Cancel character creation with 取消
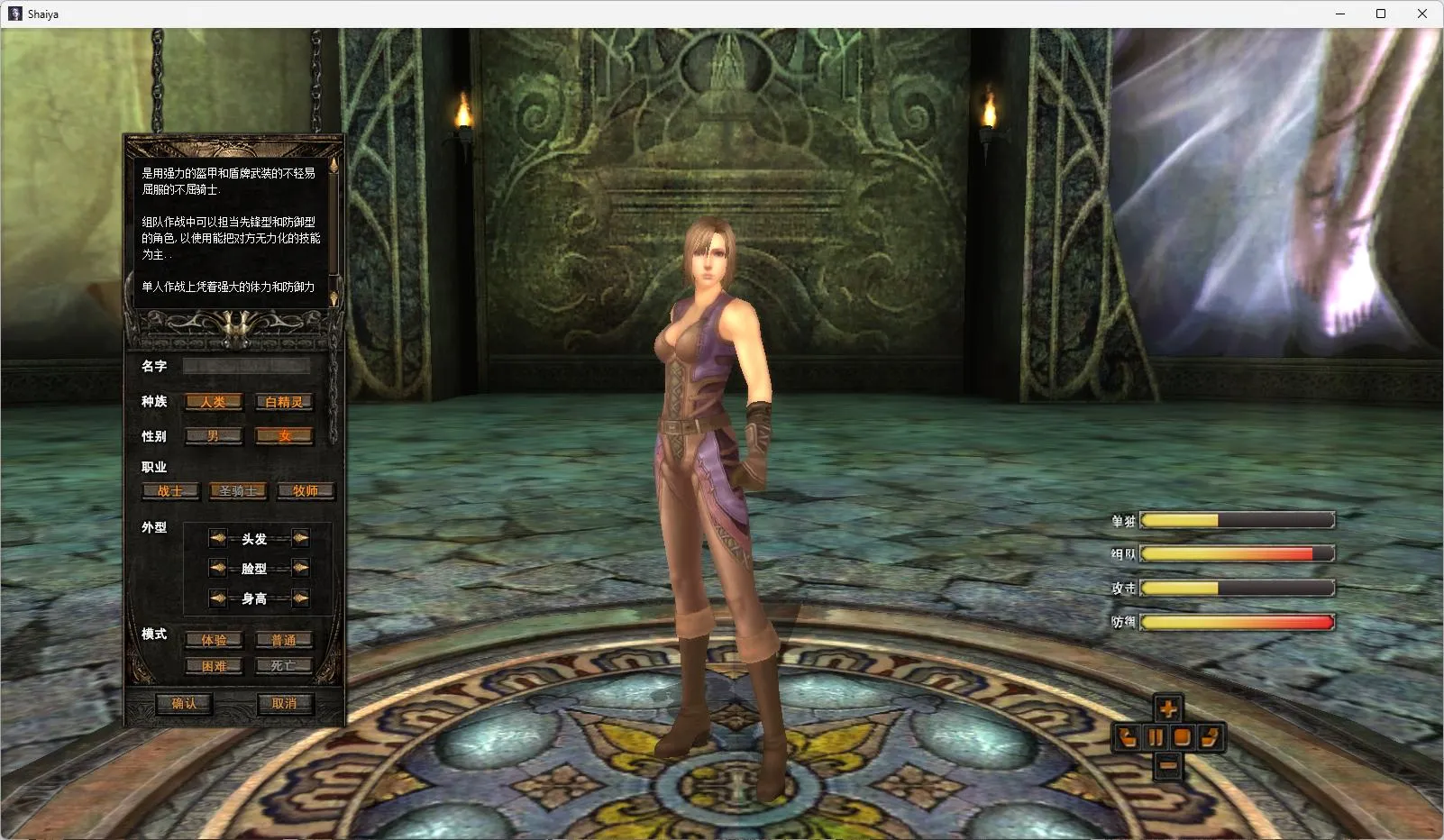Image resolution: width=1444 pixels, height=840 pixels. click(x=284, y=703)
